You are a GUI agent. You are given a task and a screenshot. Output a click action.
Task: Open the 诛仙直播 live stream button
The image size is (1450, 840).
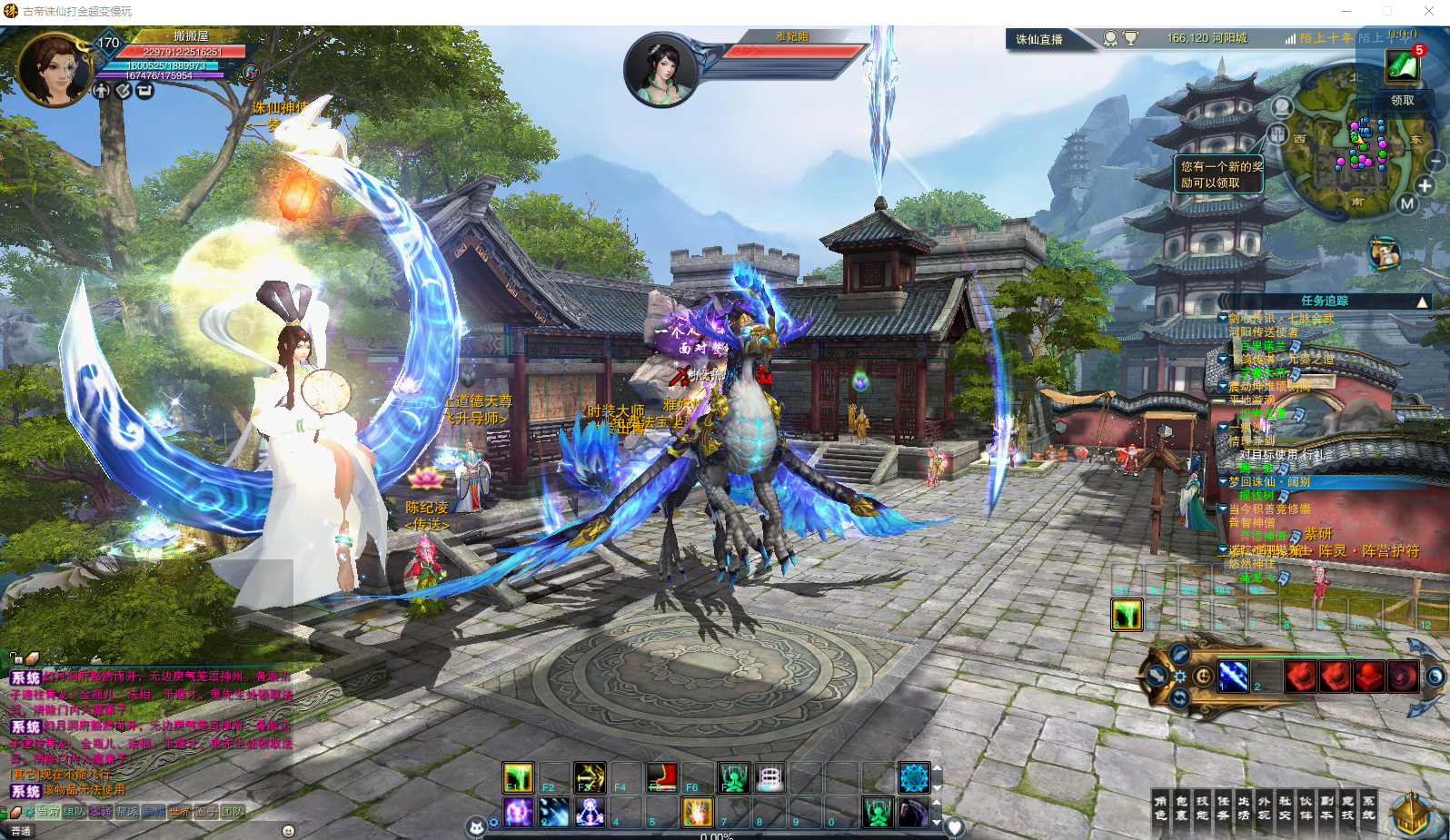coord(1039,39)
